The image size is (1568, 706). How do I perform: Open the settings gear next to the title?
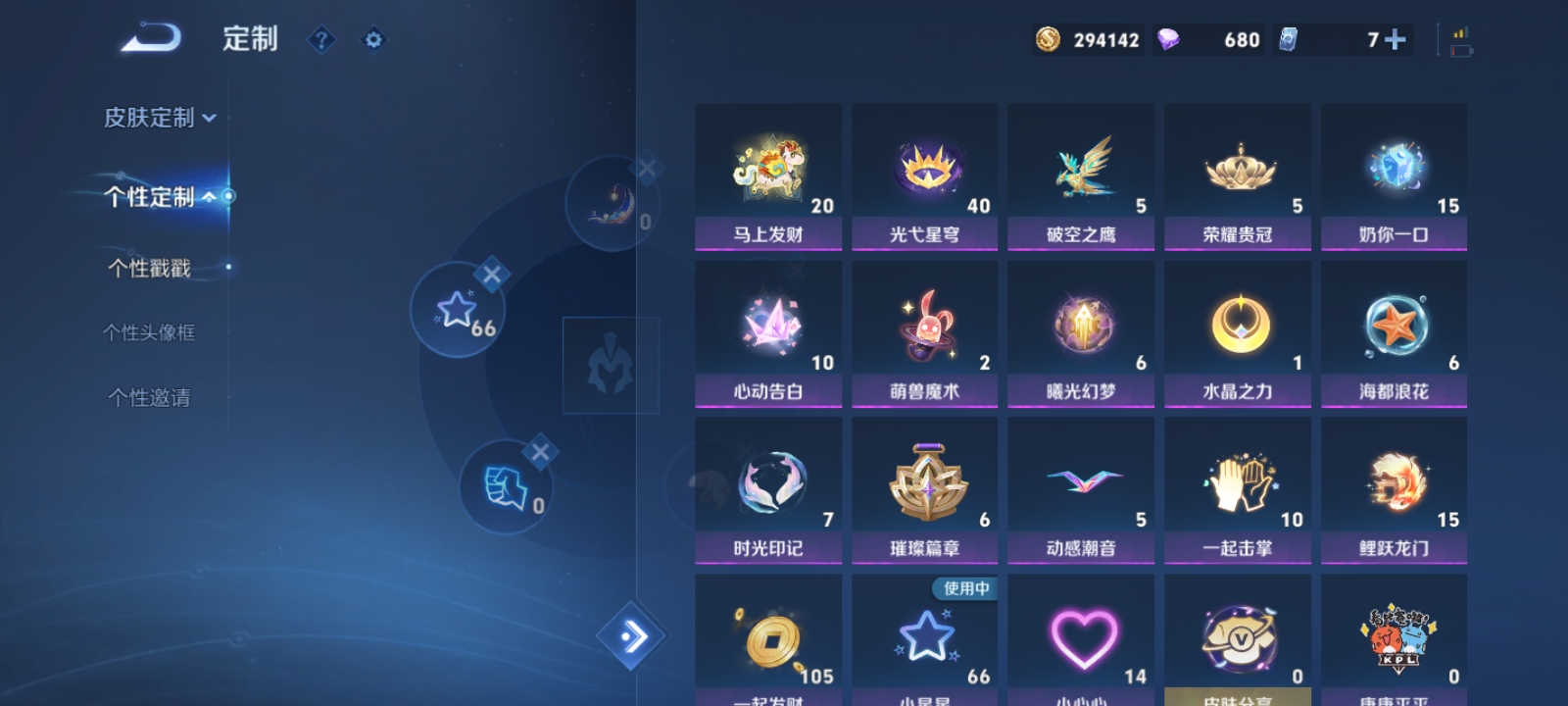click(x=373, y=40)
